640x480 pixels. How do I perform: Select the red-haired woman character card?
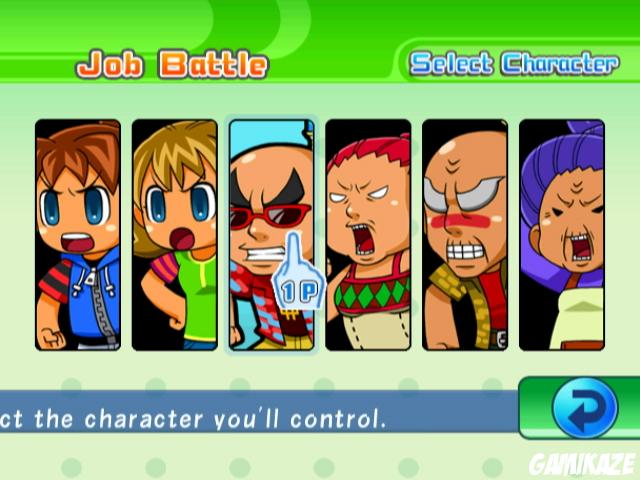click(368, 235)
